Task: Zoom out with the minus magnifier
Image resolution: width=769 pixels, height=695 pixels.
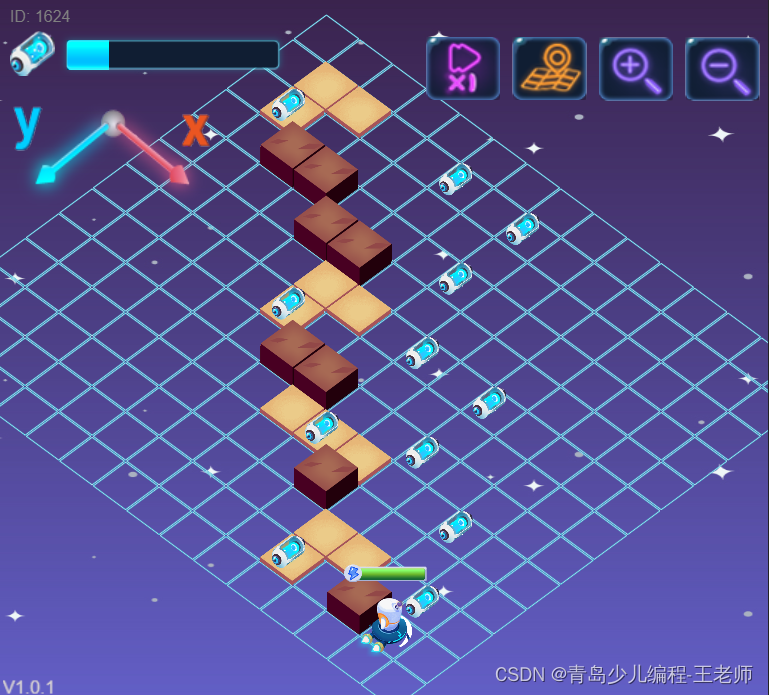Action: click(x=722, y=69)
